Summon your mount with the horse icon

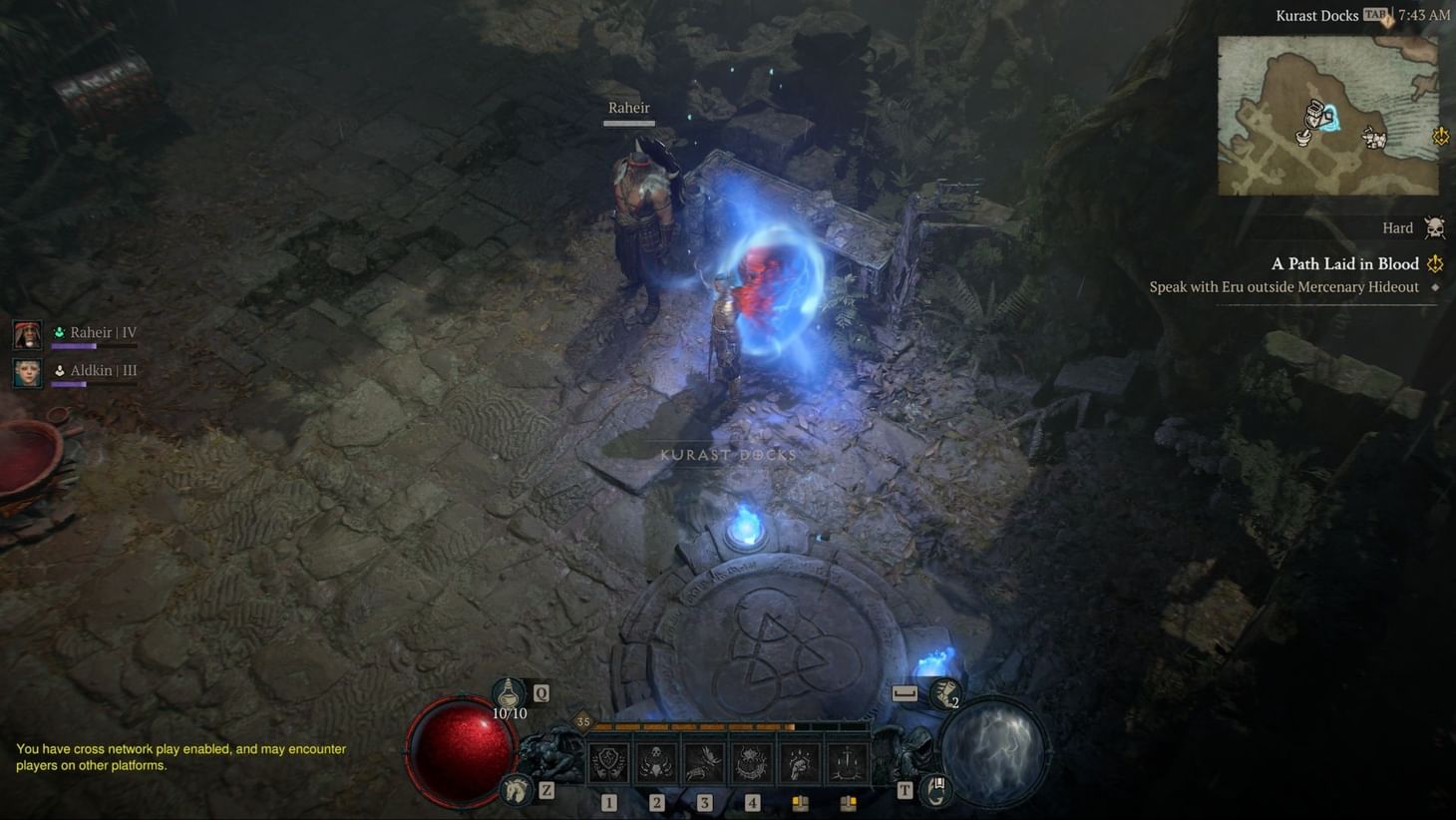pos(515,790)
